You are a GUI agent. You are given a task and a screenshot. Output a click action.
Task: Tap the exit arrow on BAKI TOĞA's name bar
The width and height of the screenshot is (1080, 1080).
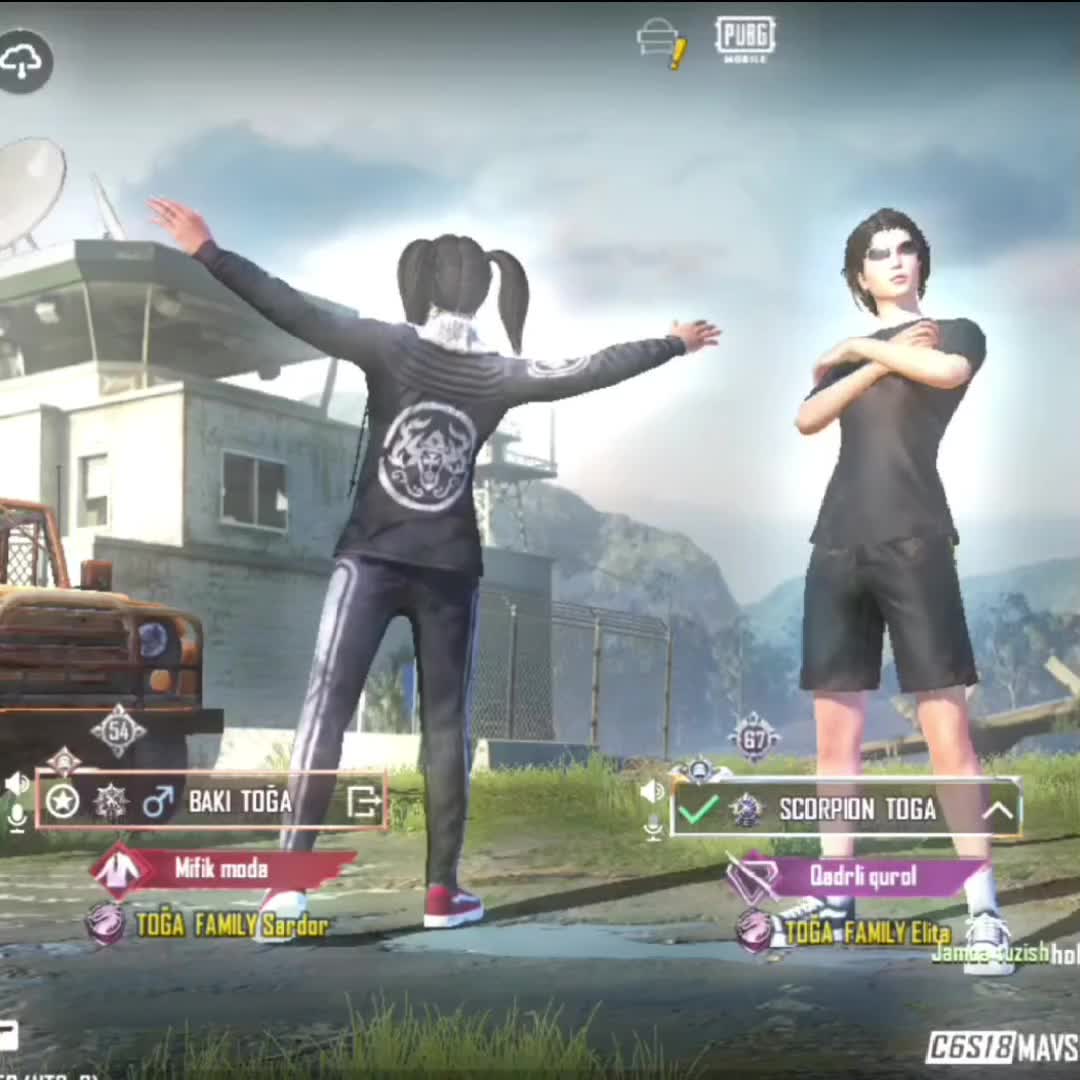point(362,801)
